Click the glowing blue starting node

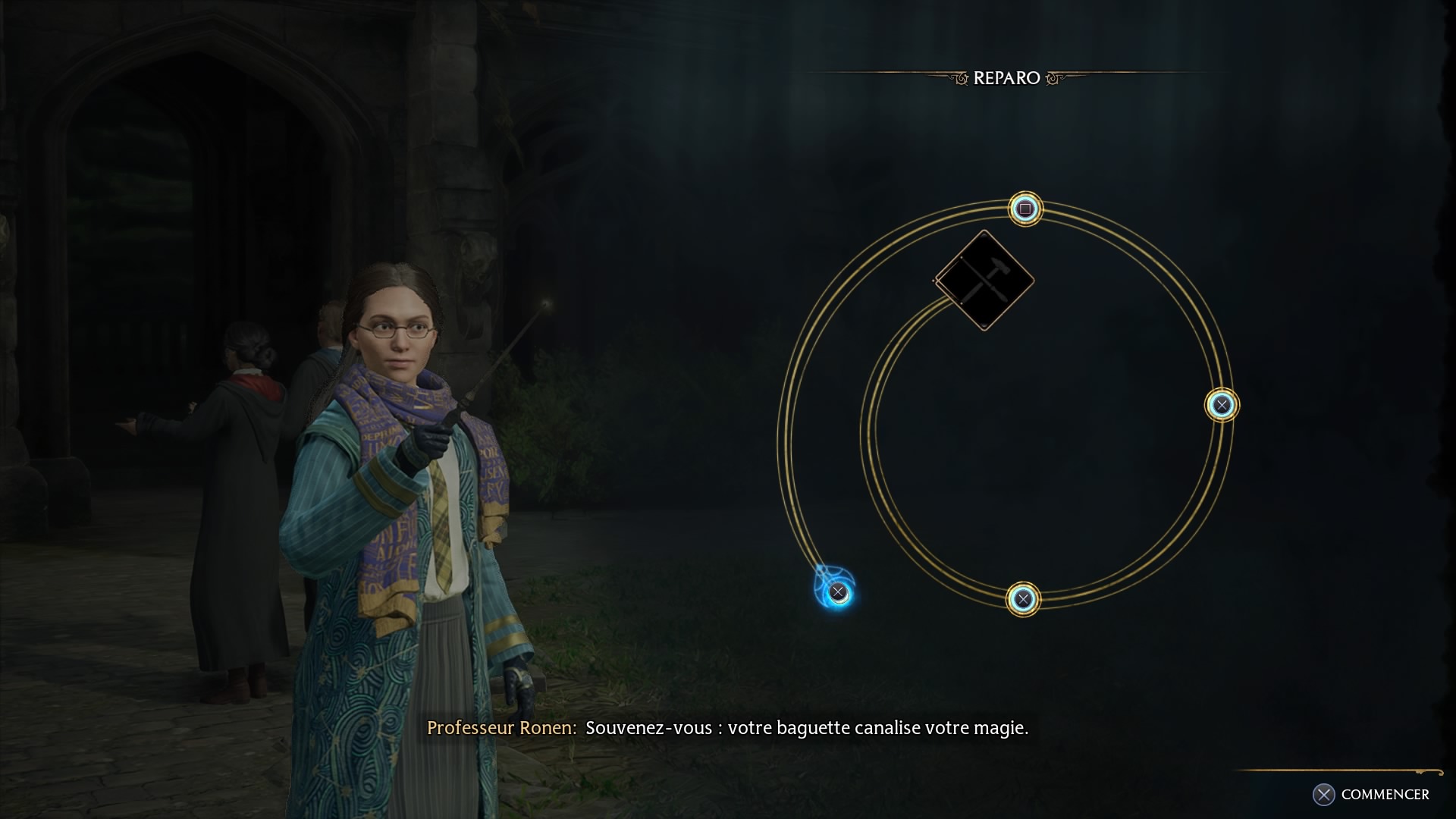tap(837, 591)
